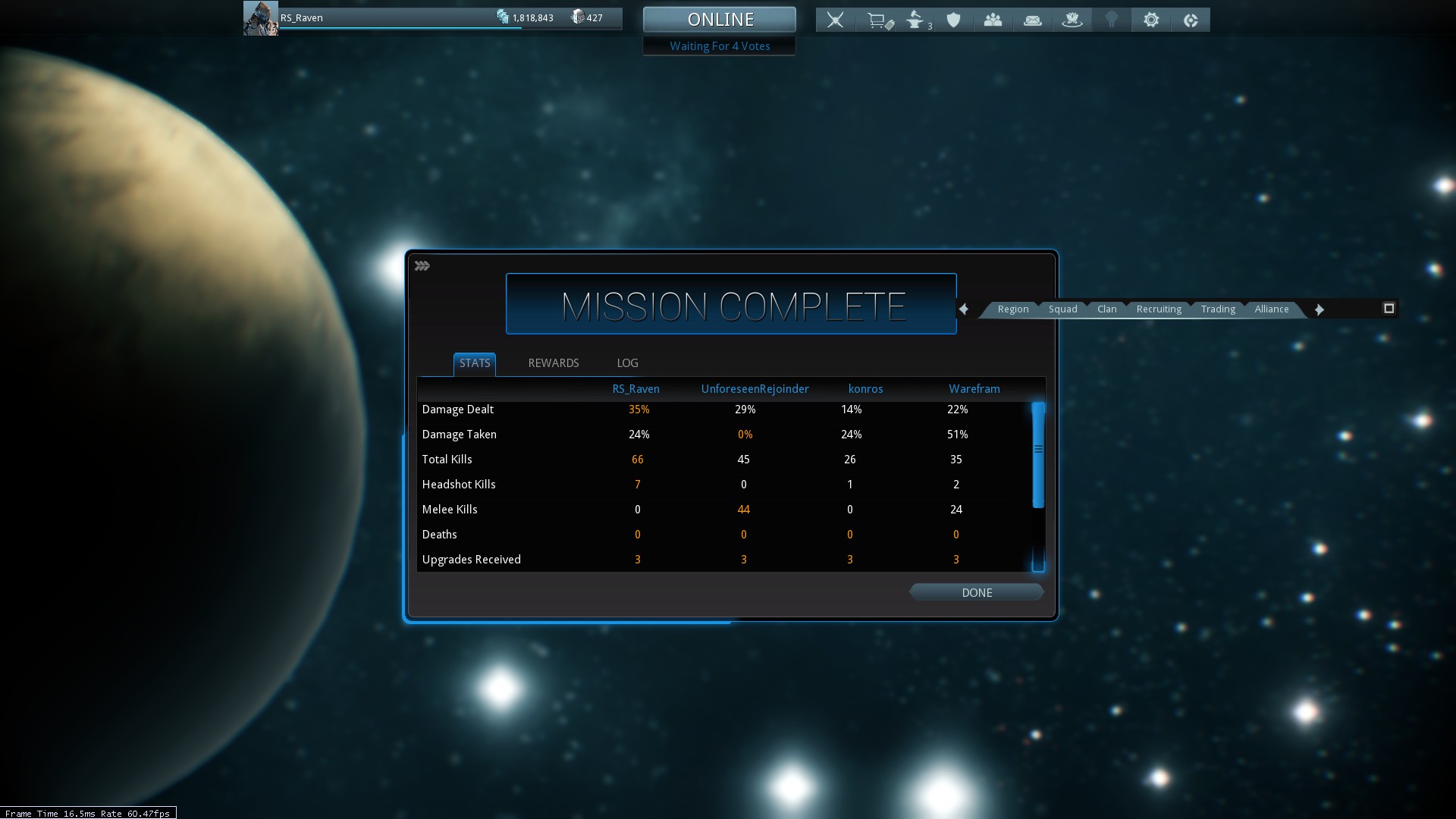Open the inbox envelope icon
The height and width of the screenshot is (819, 1456).
pyautogui.click(x=1032, y=20)
